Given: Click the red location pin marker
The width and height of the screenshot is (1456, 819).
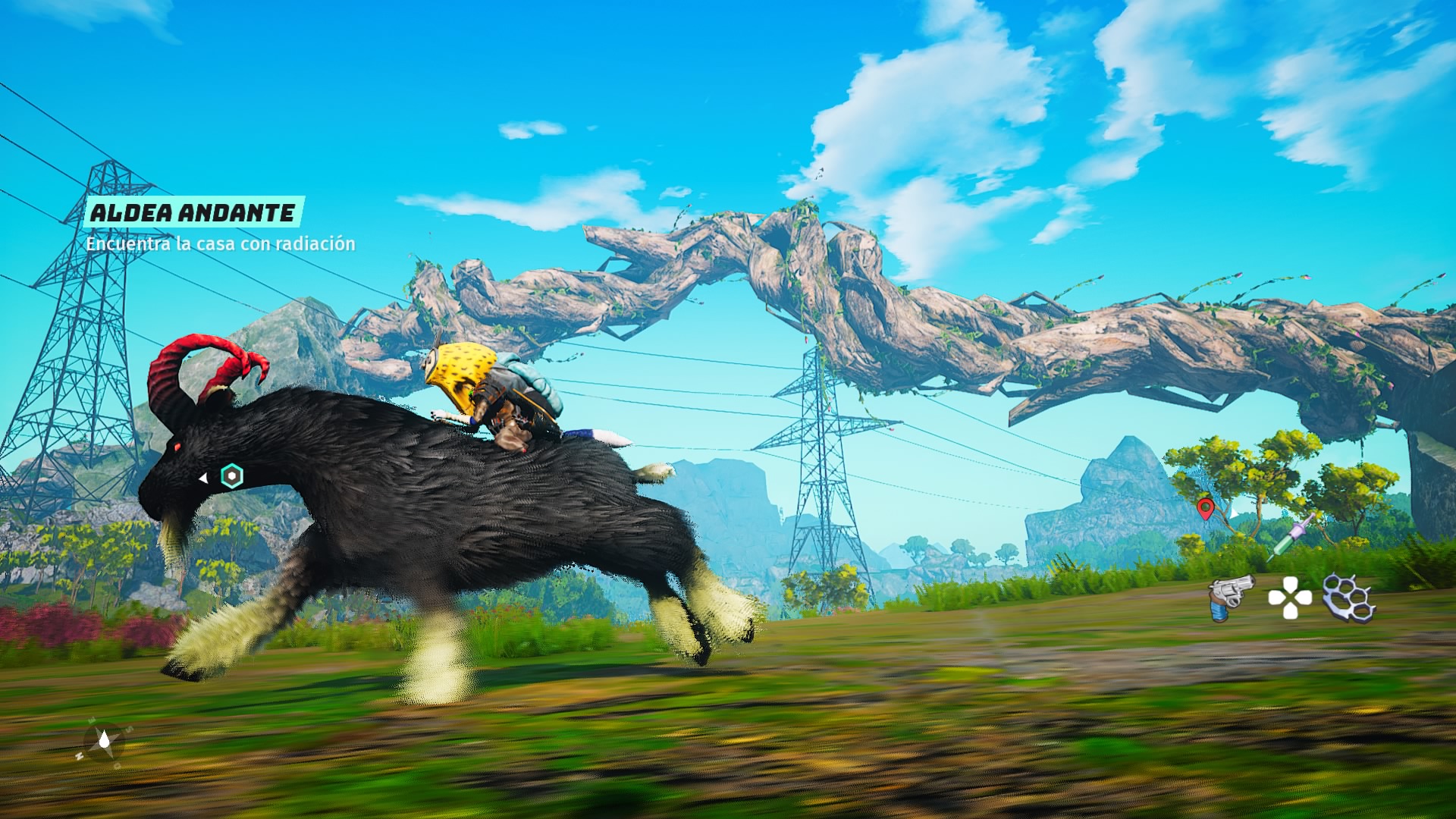Looking at the screenshot, I should pyautogui.click(x=1206, y=510).
